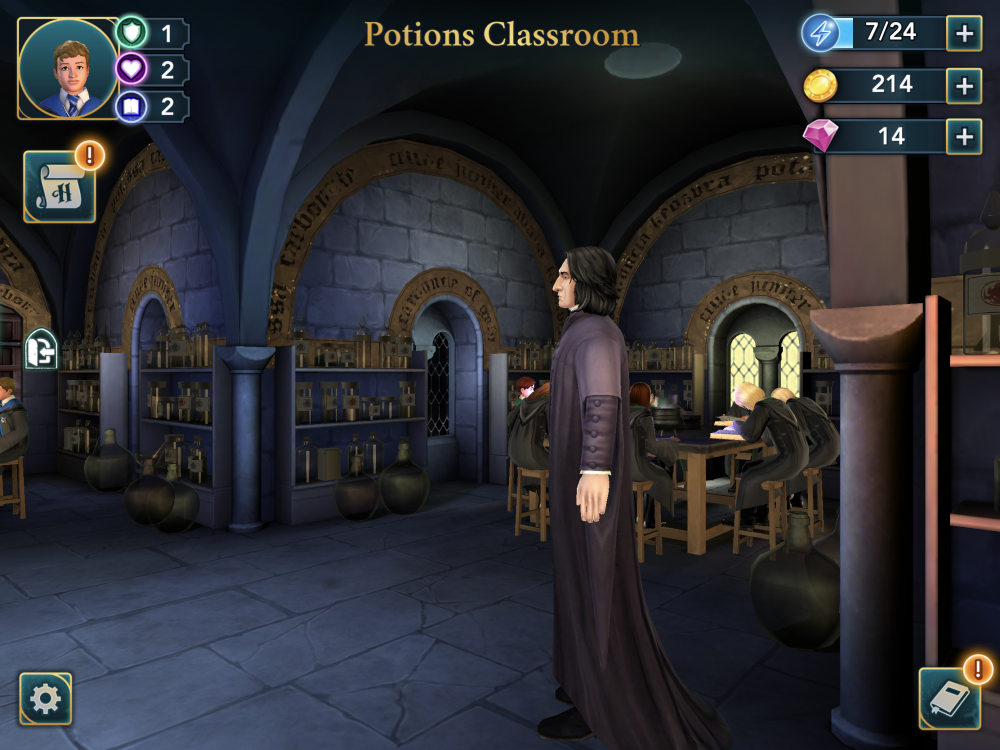1000x750 pixels.
Task: Purchase more pink gems with plus button
Action: [964, 136]
